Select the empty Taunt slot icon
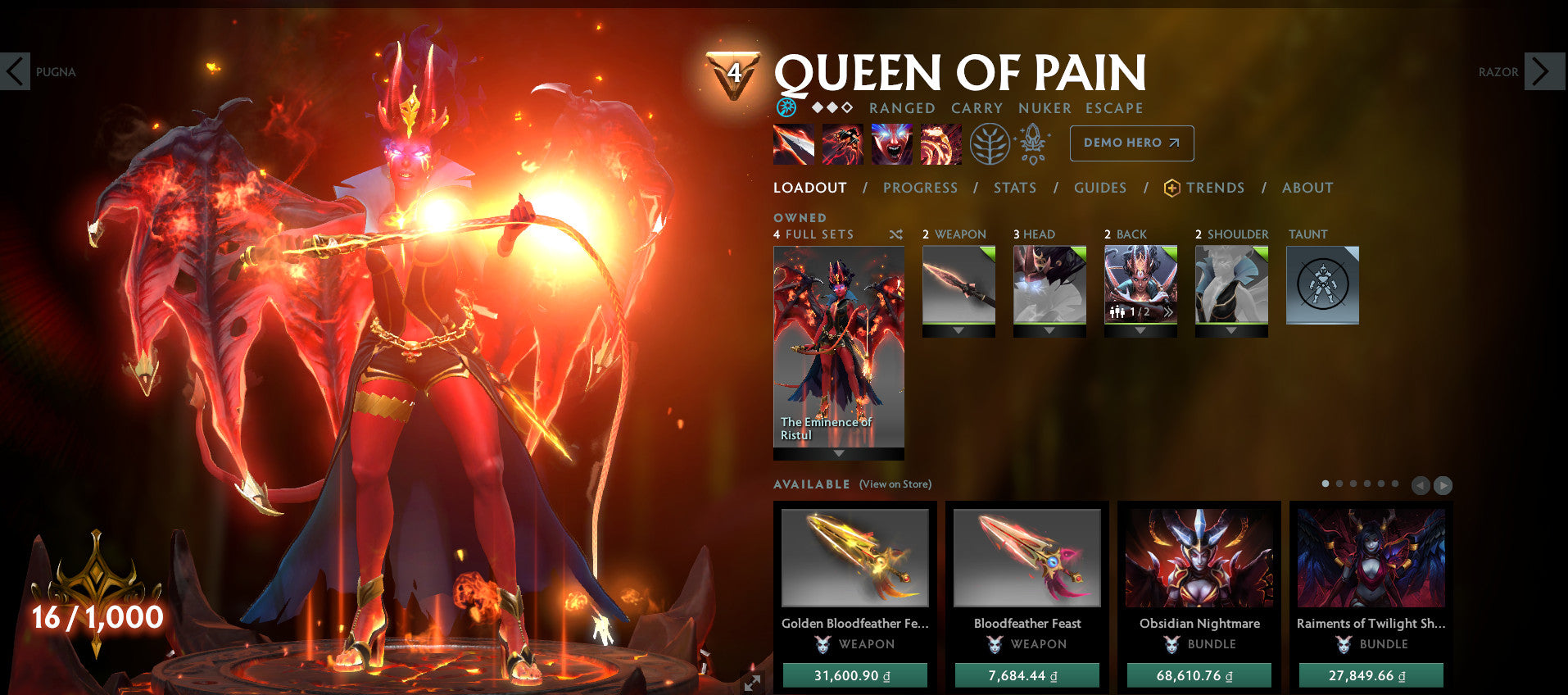The image size is (1568, 695). click(x=1322, y=284)
